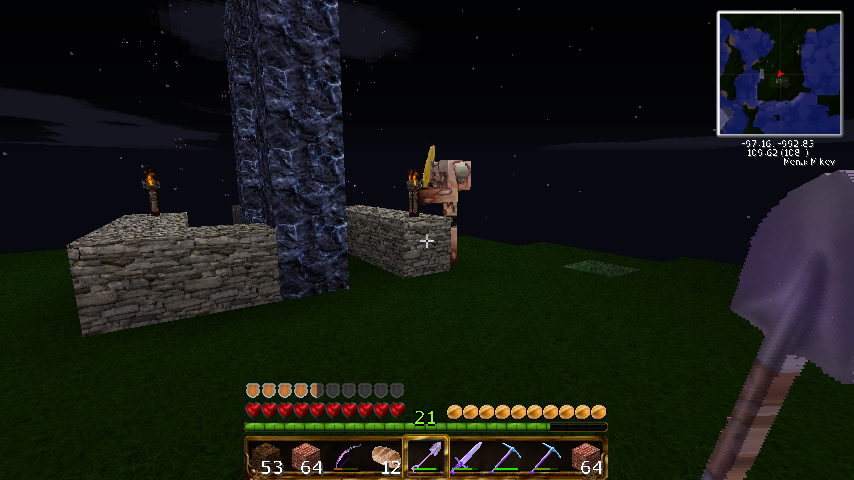The height and width of the screenshot is (480, 854).
Task: Select the dirt block stack of 53
Action: coord(266,458)
